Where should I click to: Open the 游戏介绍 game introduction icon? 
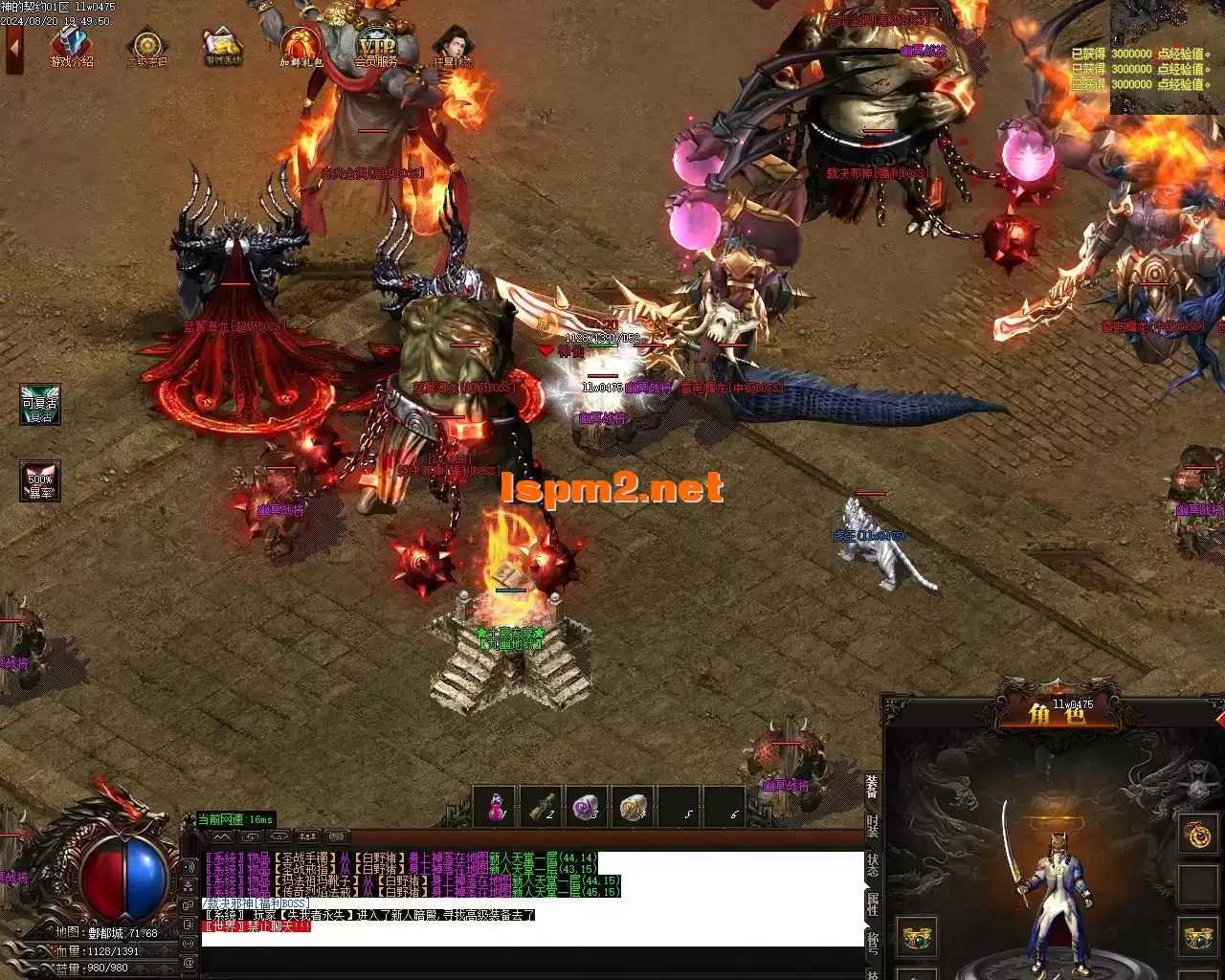tap(72, 47)
